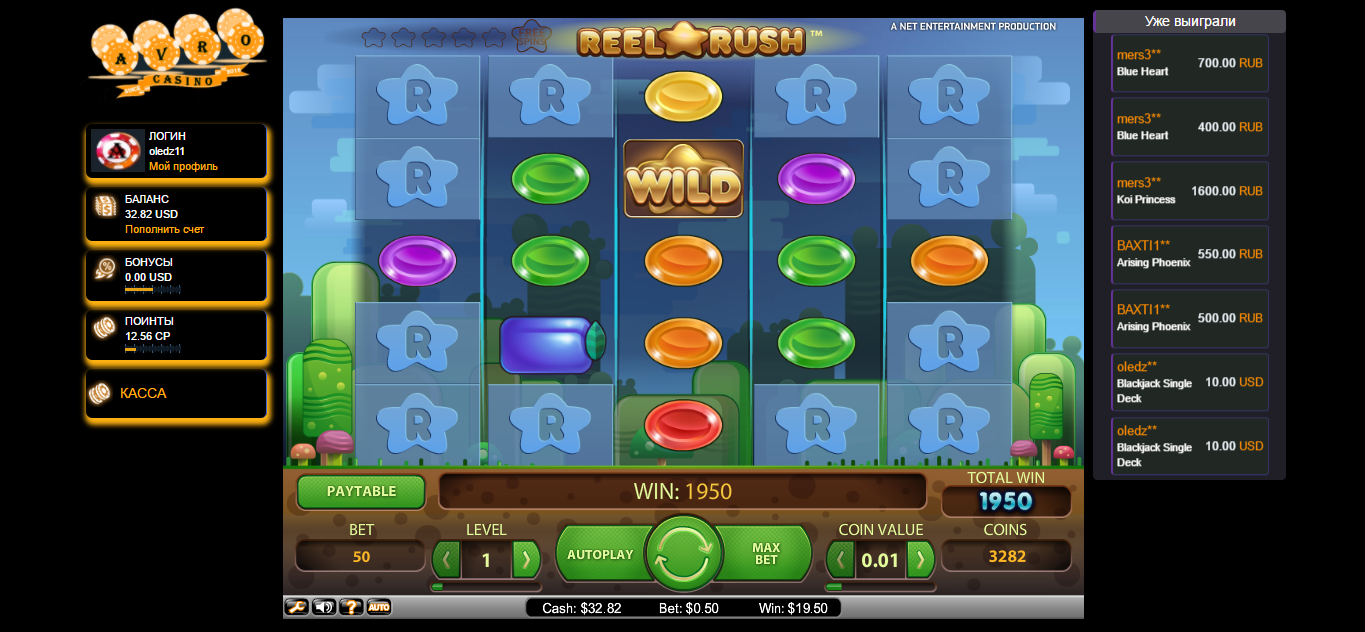This screenshot has height=632, width=1365.
Task: Open the Мой профиль link
Action: click(183, 166)
